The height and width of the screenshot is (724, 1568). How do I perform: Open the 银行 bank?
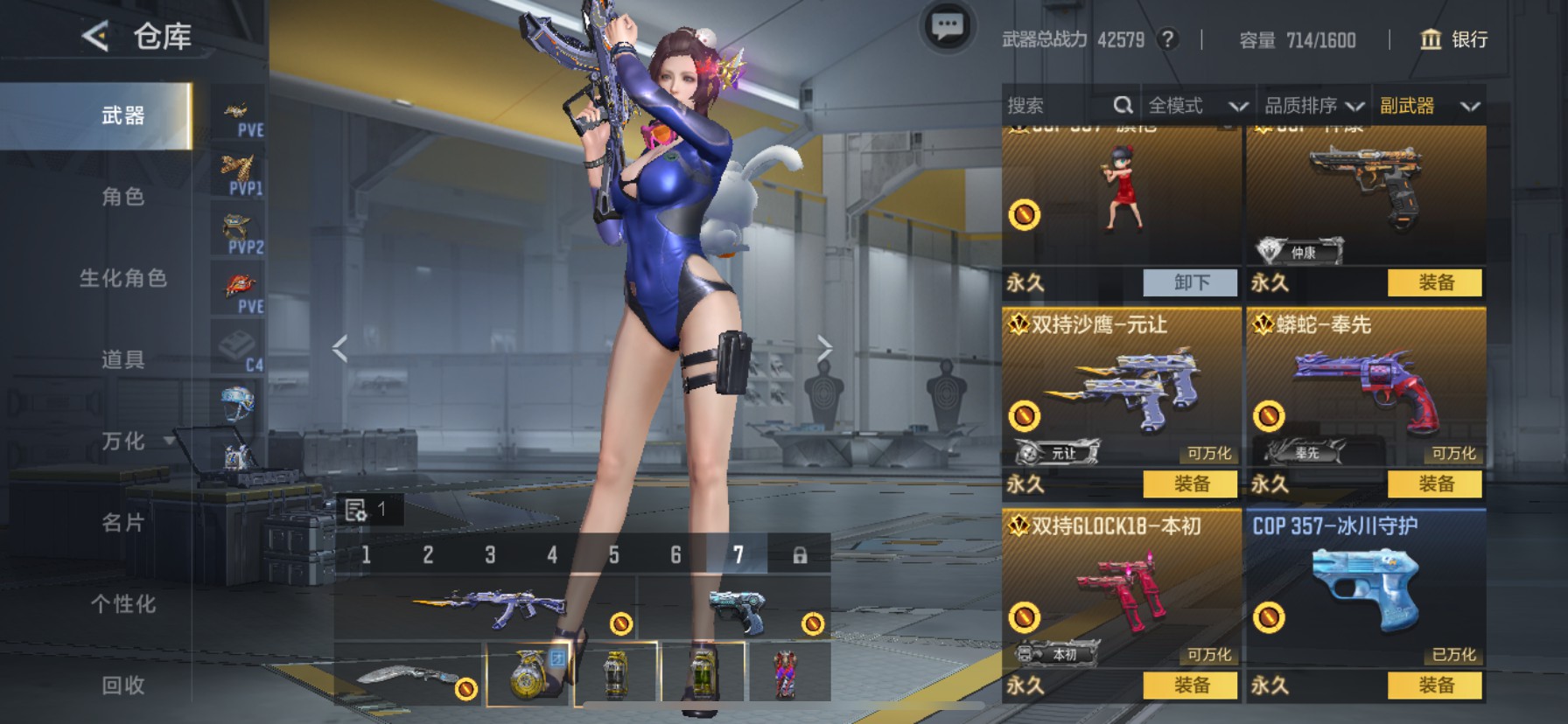(x=1452, y=39)
